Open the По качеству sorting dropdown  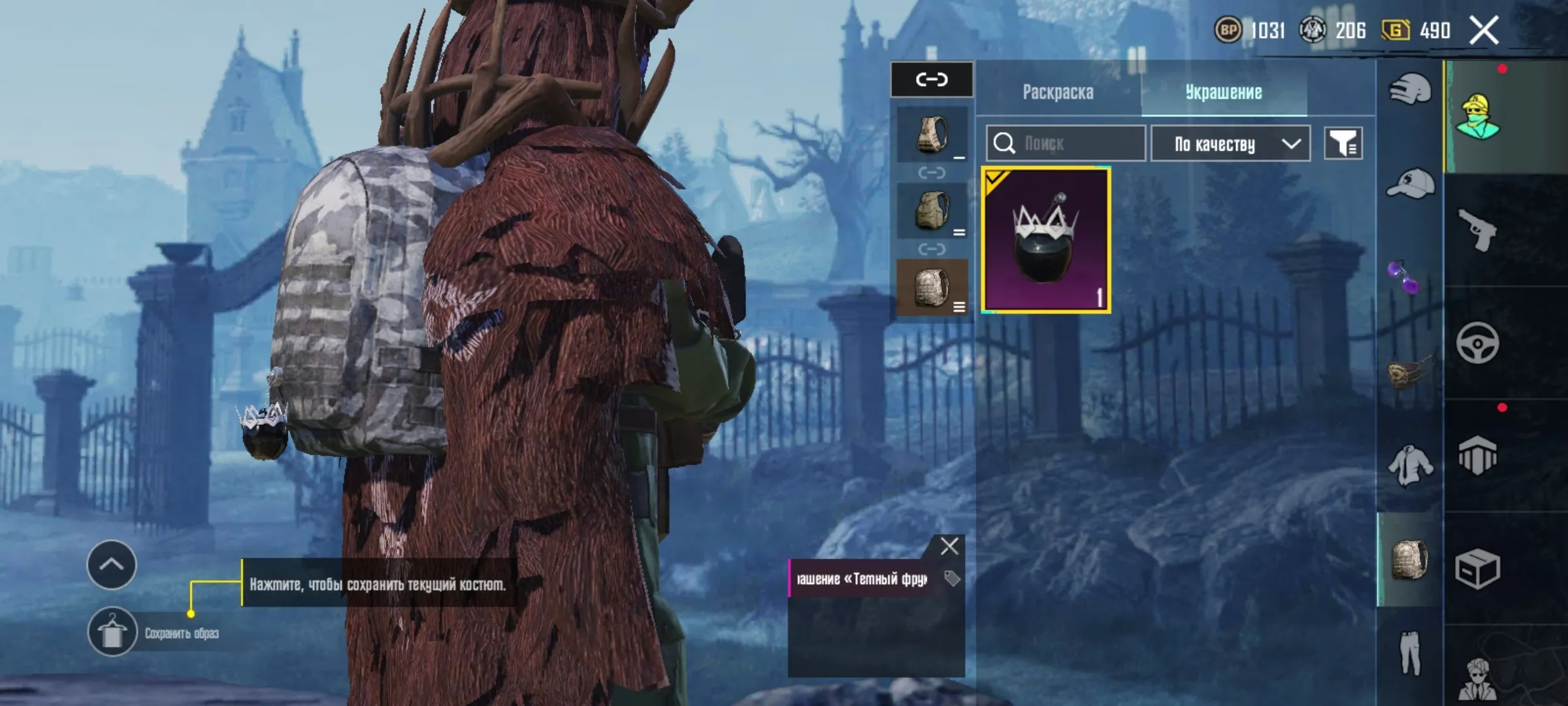pos(1230,143)
